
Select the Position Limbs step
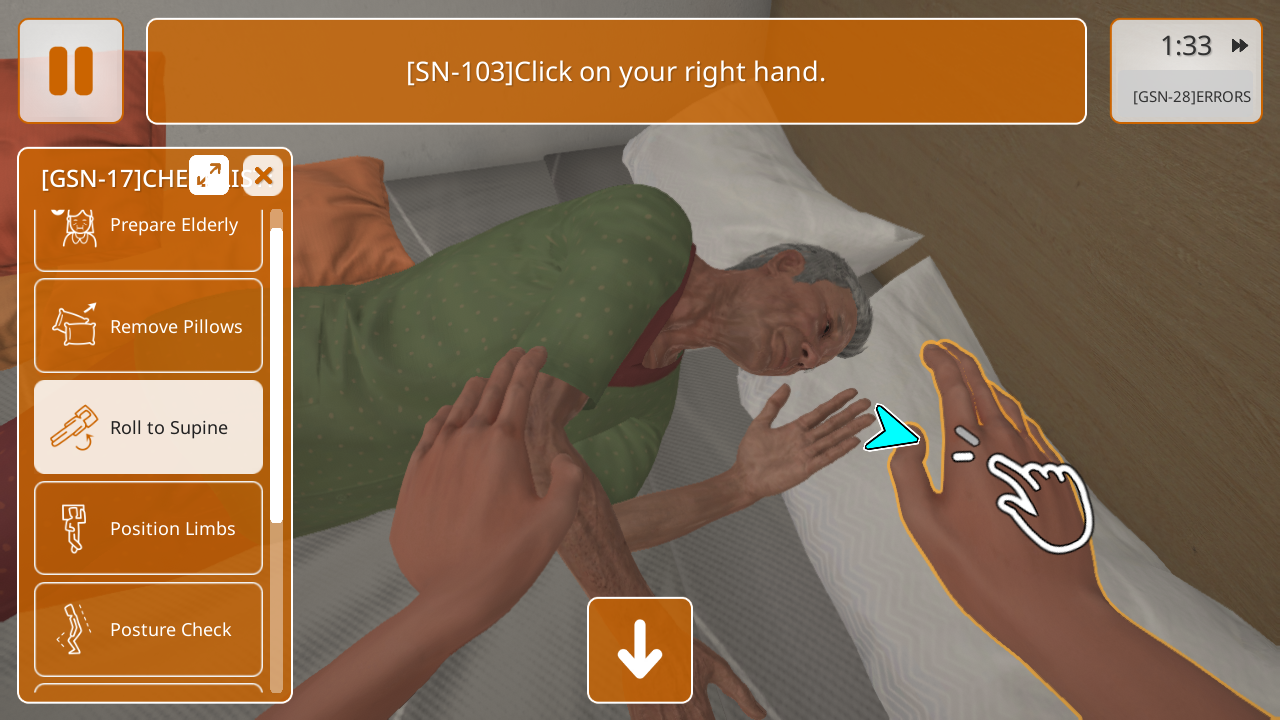click(148, 528)
